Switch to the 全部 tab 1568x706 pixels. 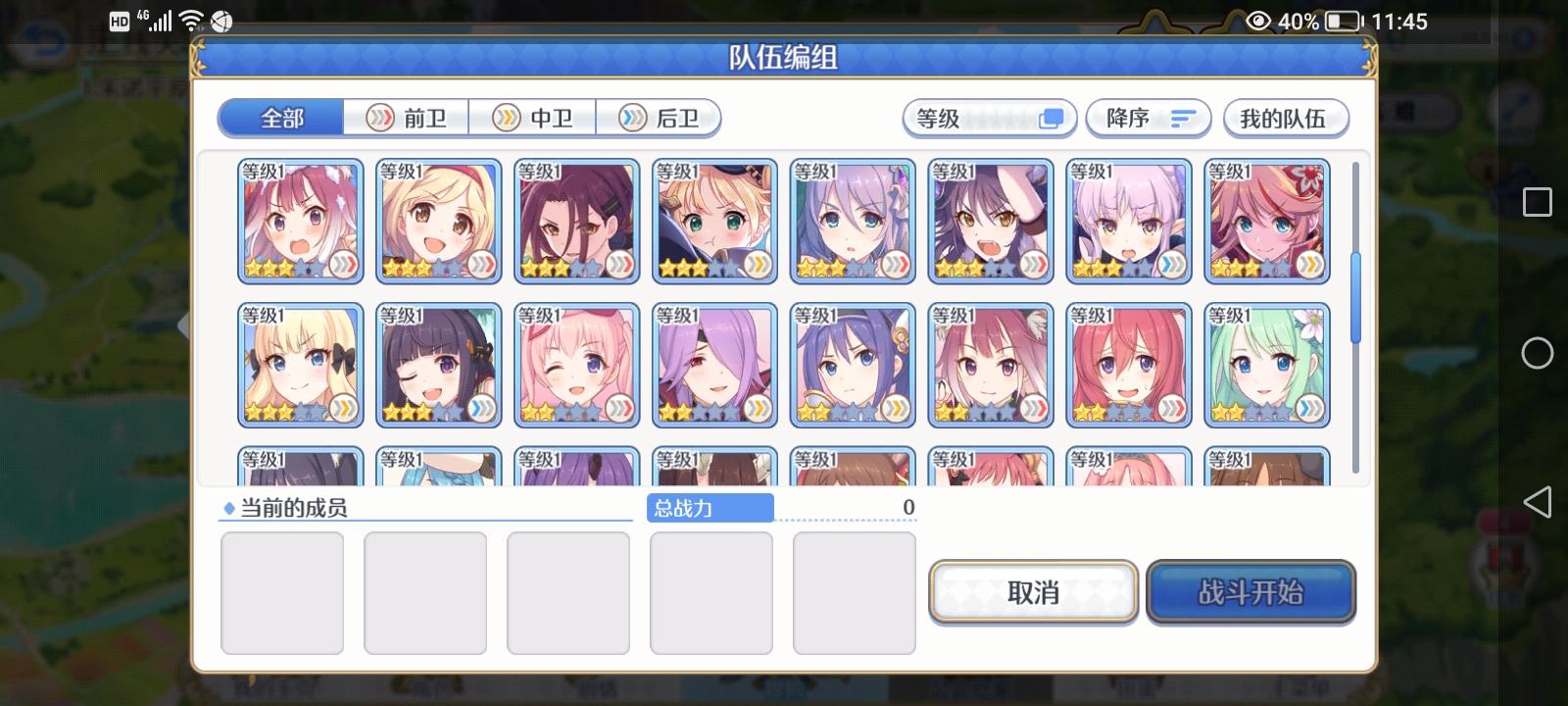[280, 117]
